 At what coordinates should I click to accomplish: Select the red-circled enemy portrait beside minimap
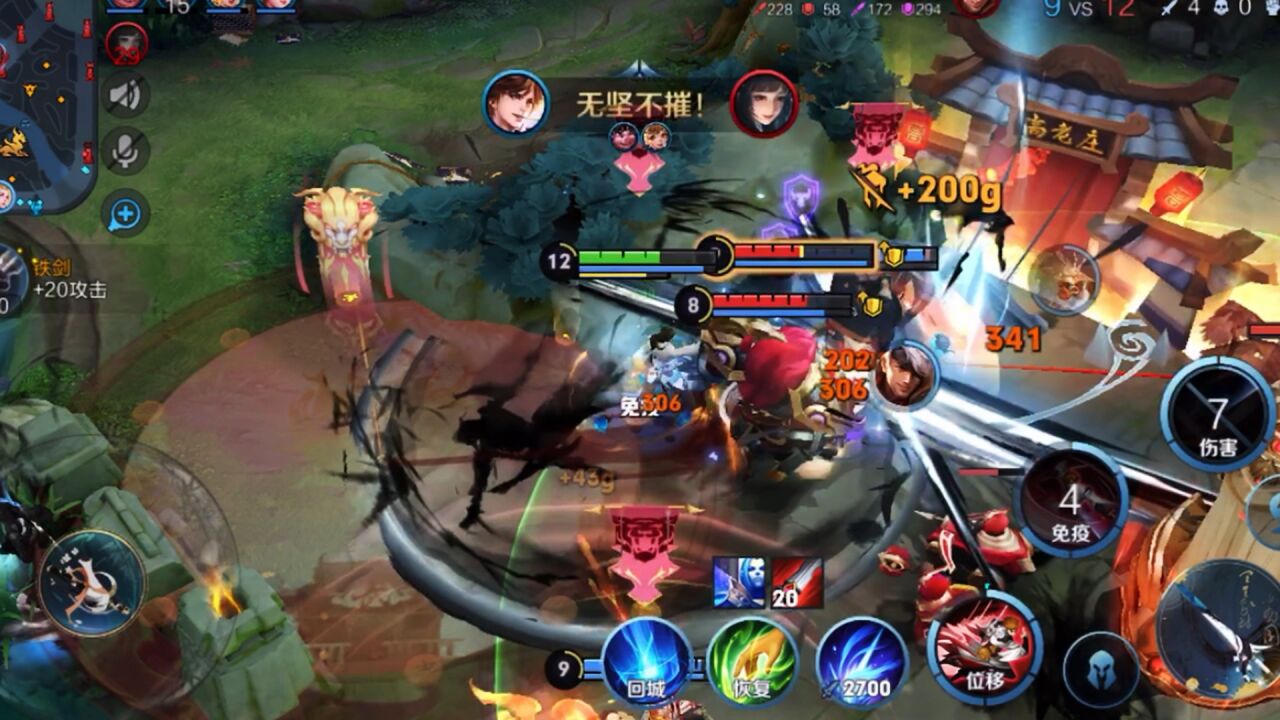127,44
